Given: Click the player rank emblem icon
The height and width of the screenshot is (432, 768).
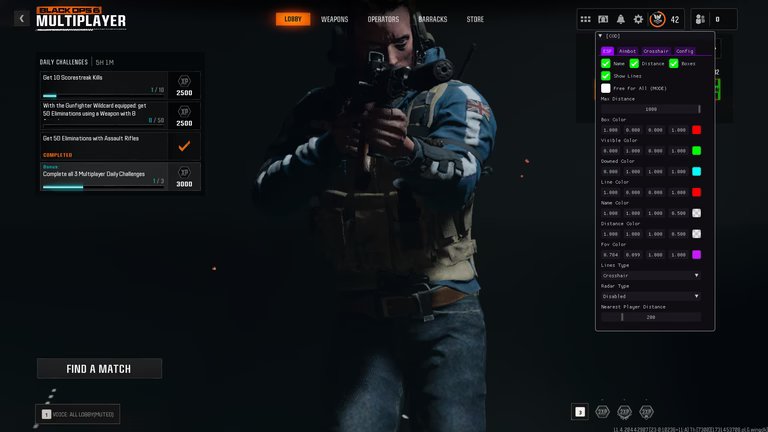Looking at the screenshot, I should (x=657, y=19).
